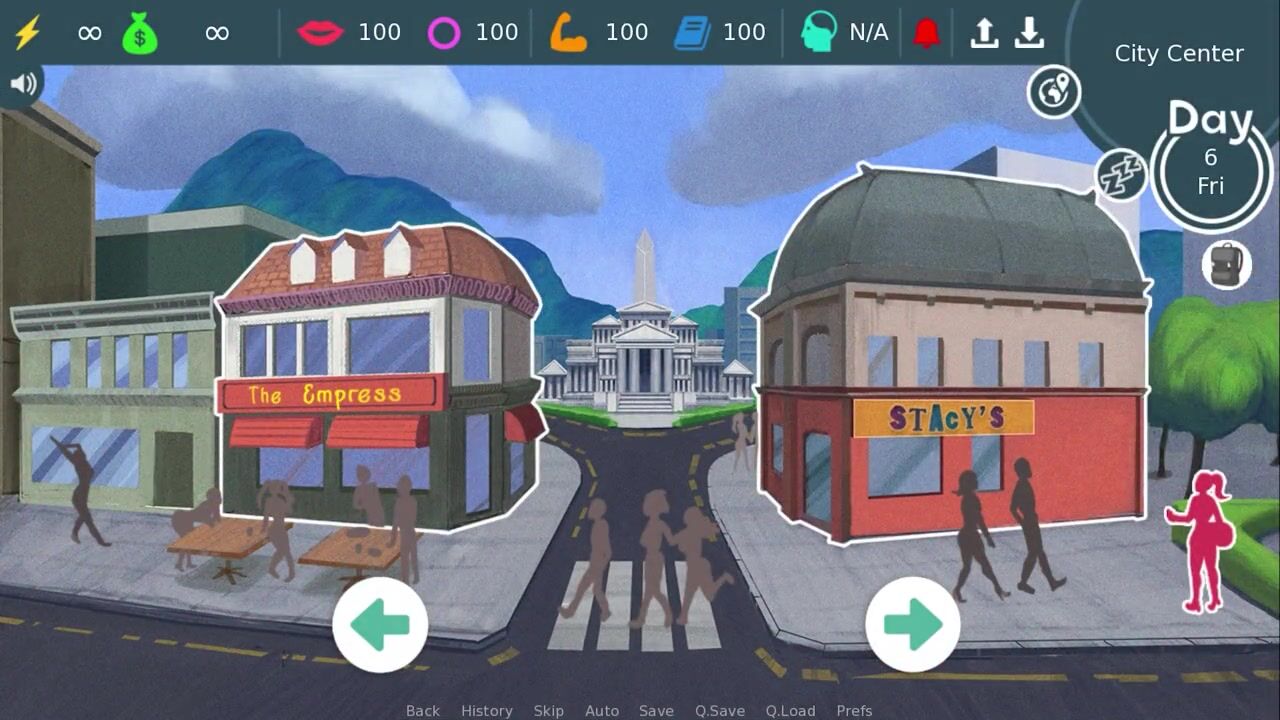Image resolution: width=1280 pixels, height=720 pixels.
Task: Click the red notification bell
Action: point(927,33)
